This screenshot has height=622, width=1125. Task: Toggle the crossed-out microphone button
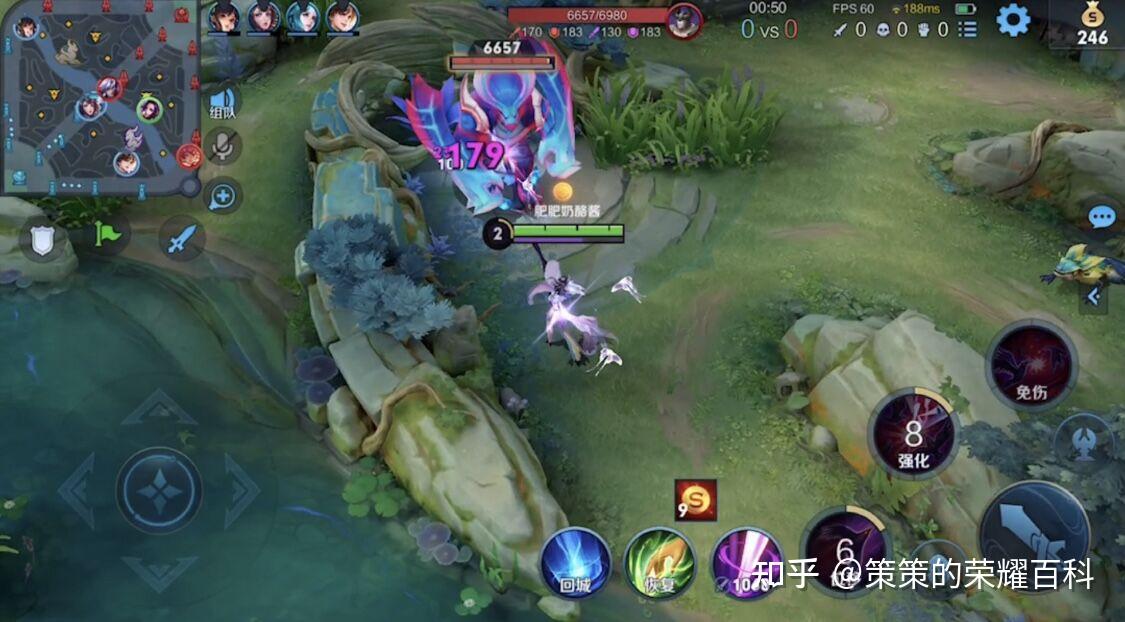(x=223, y=148)
